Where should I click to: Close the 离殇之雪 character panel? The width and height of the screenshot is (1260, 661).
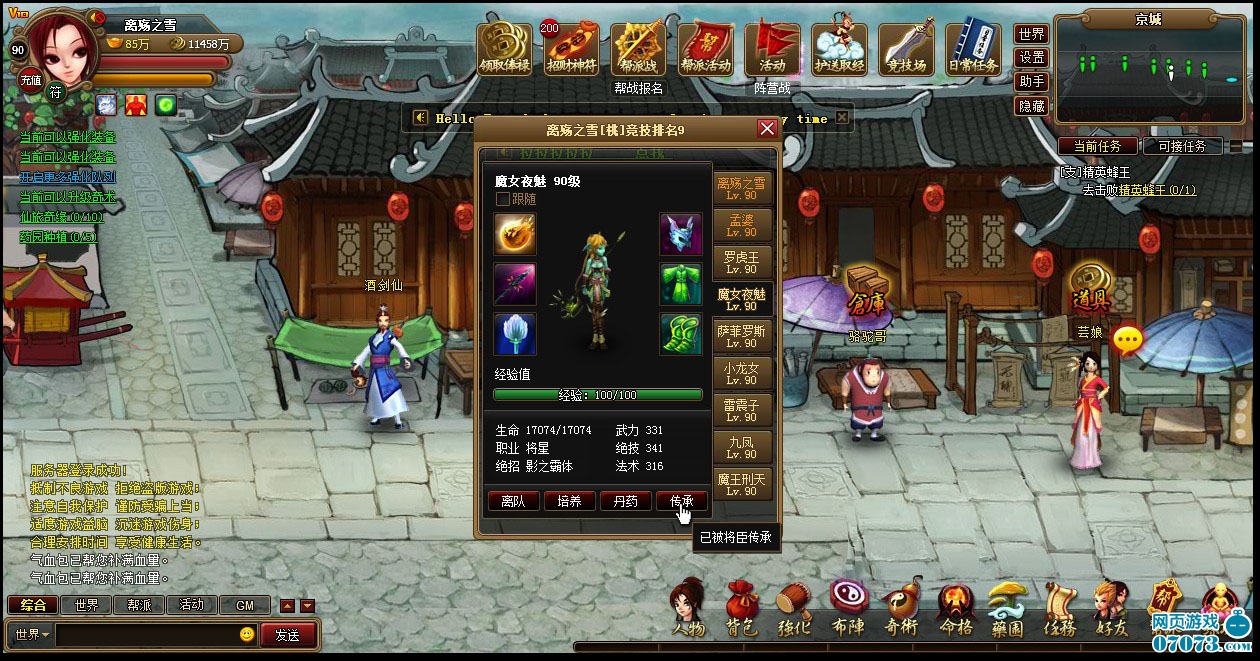[767, 129]
